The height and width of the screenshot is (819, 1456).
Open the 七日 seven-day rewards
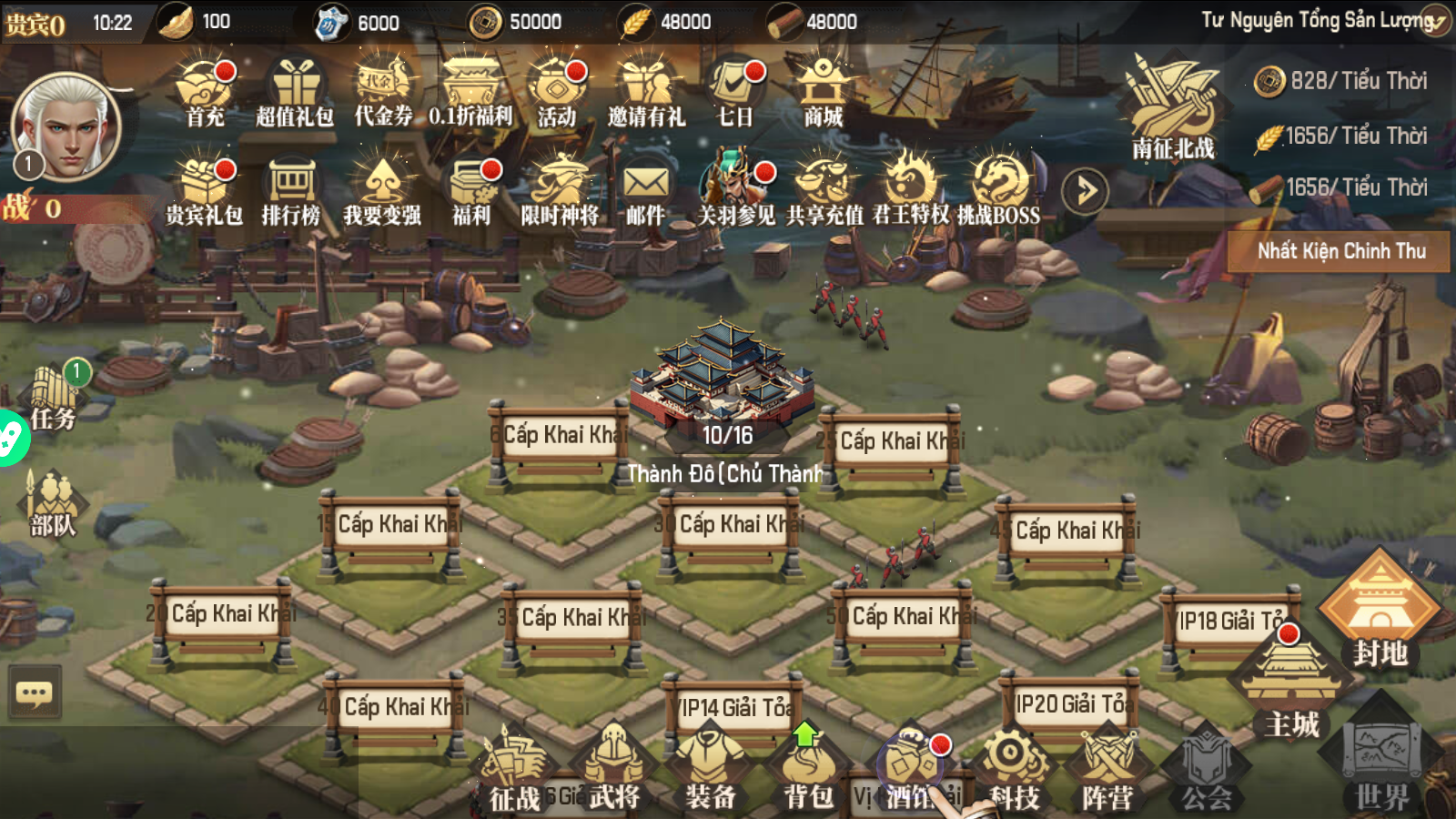click(x=735, y=93)
